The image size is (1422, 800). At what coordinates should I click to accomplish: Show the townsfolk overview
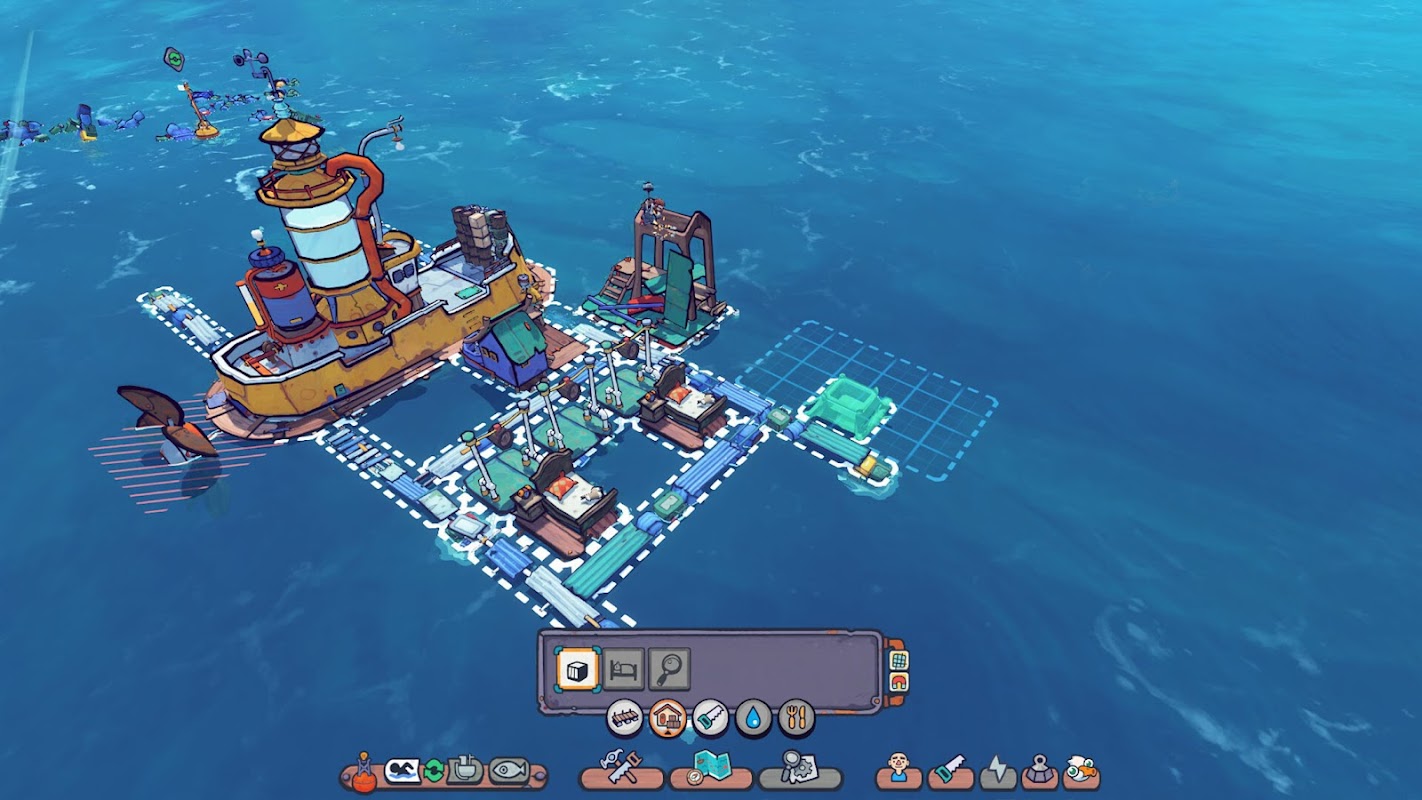click(898, 770)
